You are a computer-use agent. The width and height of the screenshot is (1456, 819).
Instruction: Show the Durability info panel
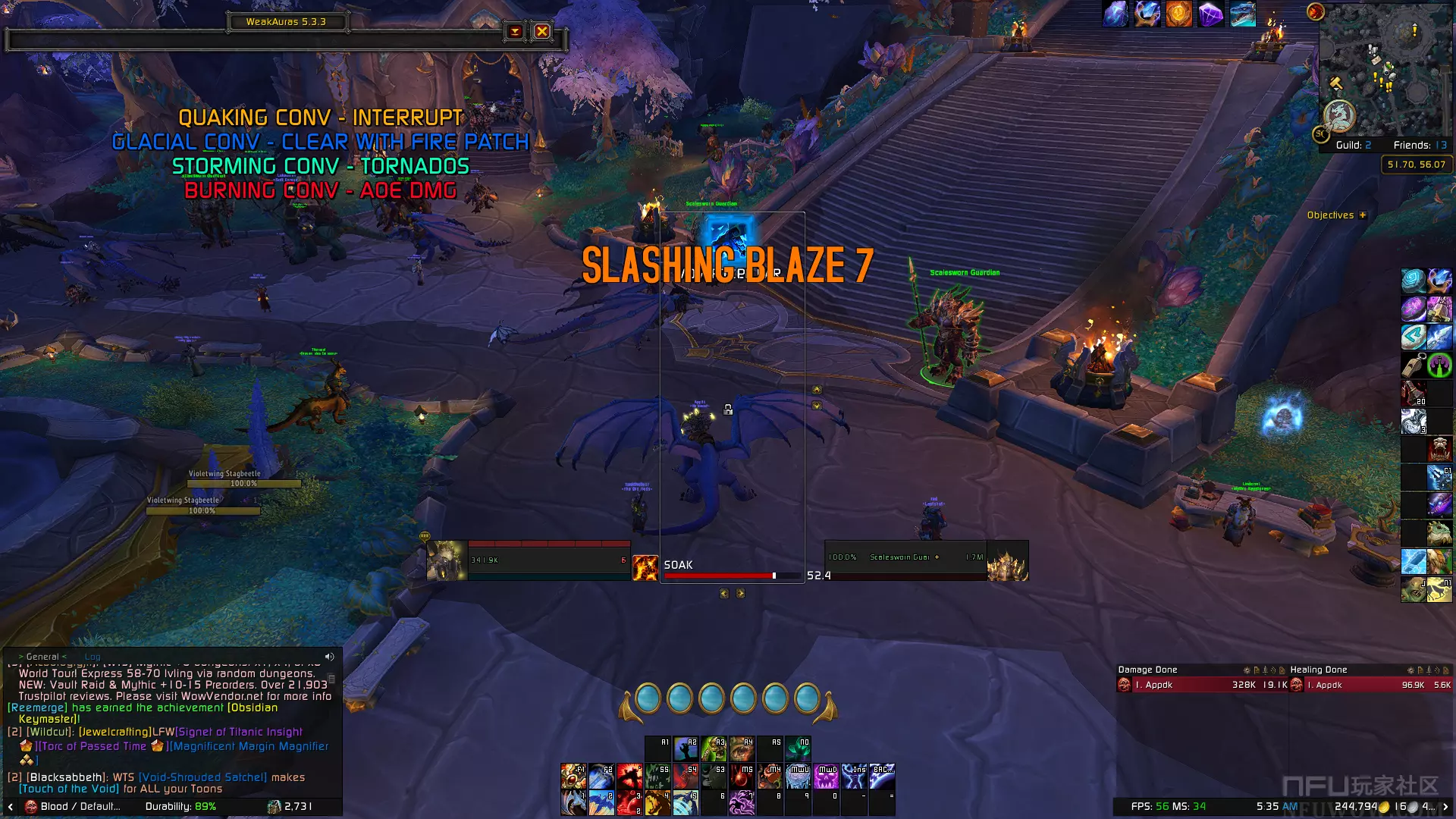[x=180, y=806]
